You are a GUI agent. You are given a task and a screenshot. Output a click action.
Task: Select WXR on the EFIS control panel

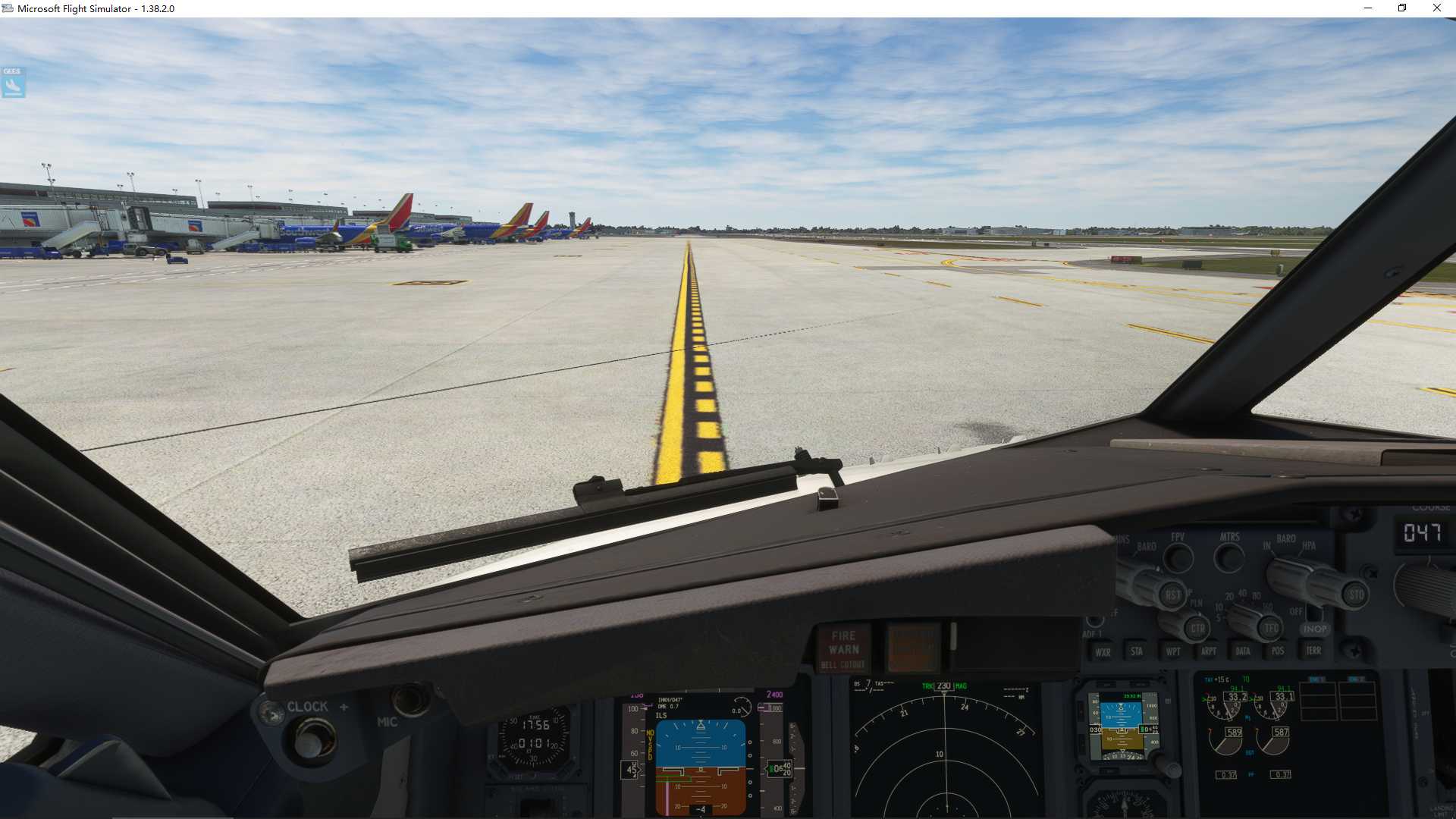(1103, 651)
